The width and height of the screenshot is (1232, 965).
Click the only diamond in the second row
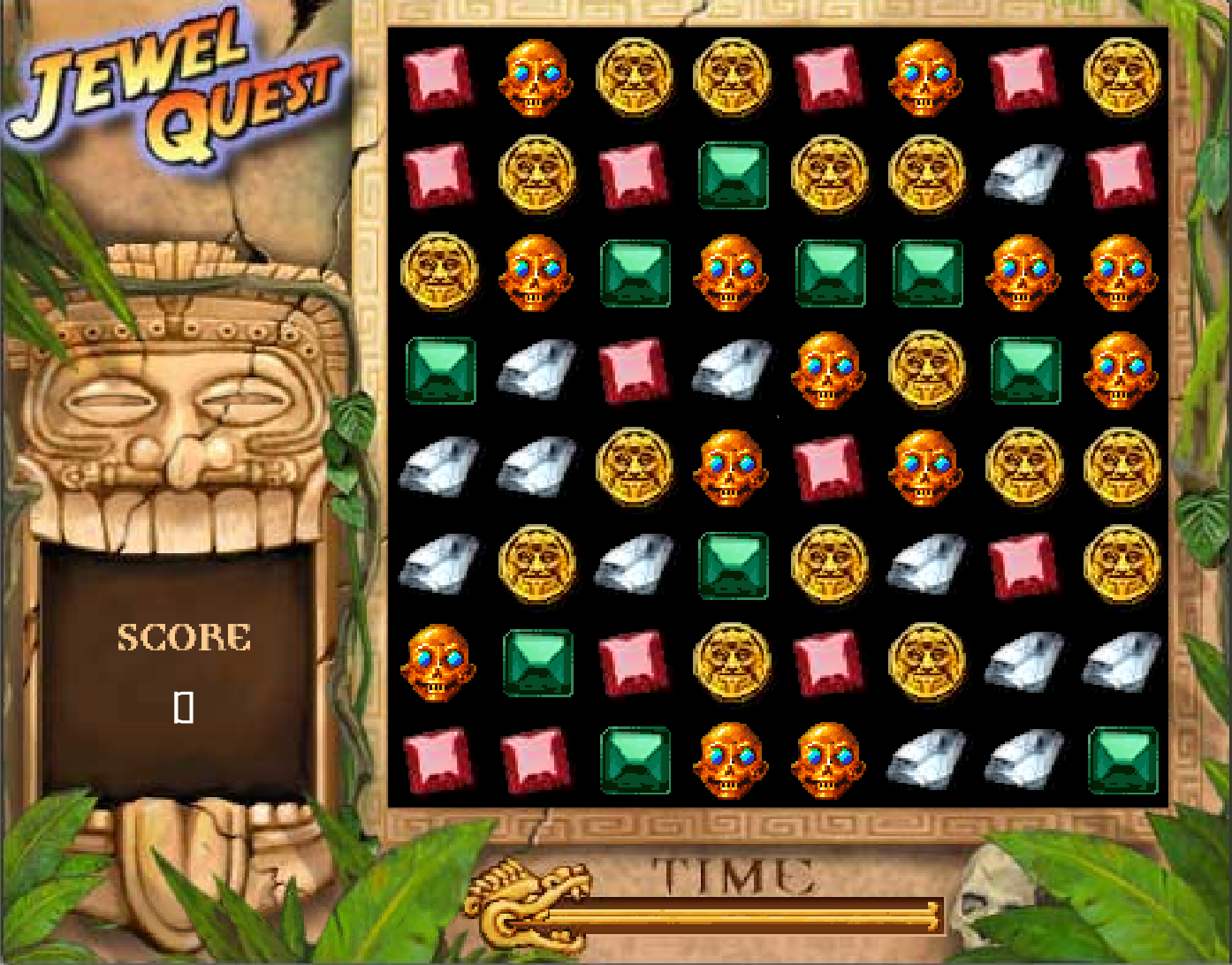pos(1023,175)
